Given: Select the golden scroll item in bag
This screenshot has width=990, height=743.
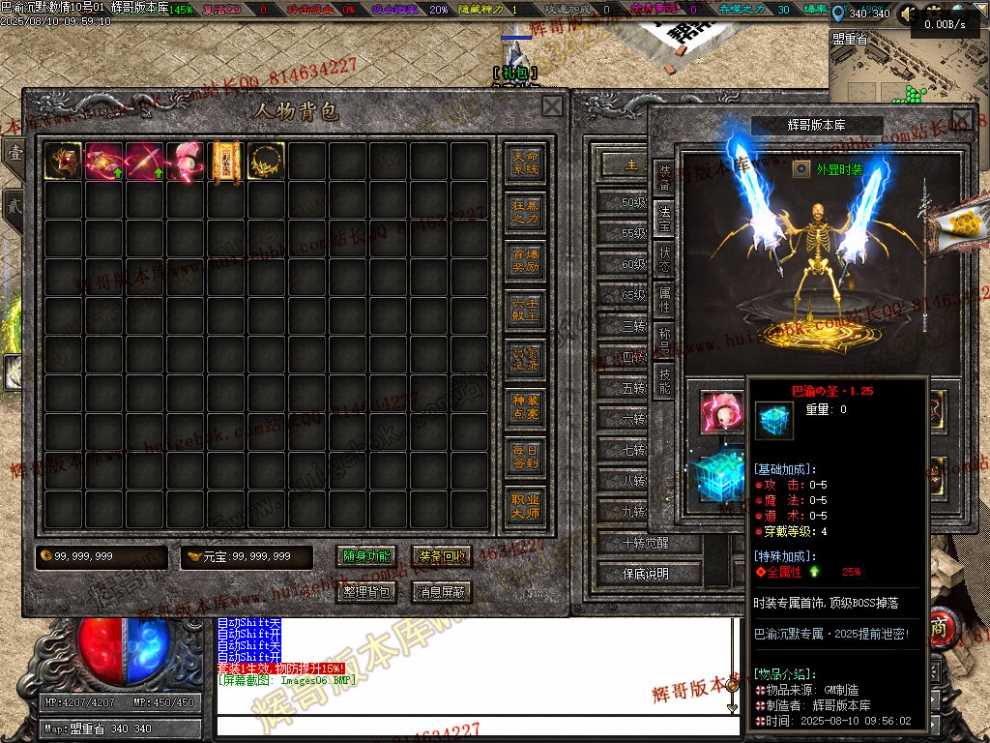Looking at the screenshot, I should (x=226, y=162).
